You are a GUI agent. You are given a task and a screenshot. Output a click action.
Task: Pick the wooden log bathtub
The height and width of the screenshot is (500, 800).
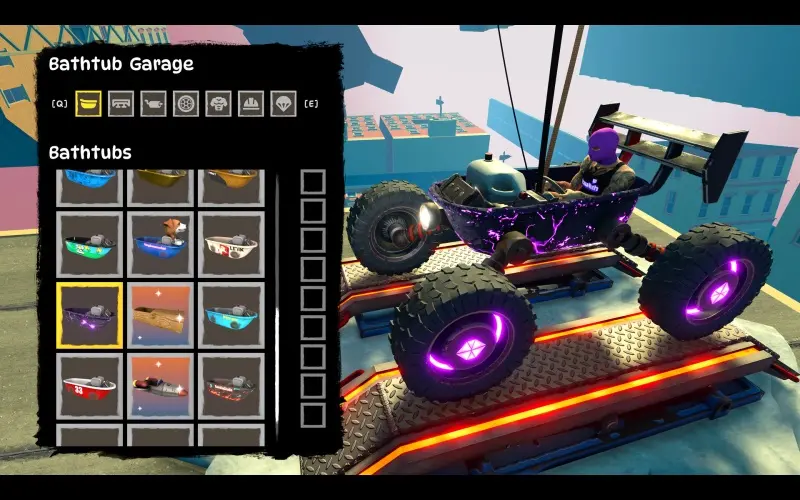pyautogui.click(x=160, y=315)
